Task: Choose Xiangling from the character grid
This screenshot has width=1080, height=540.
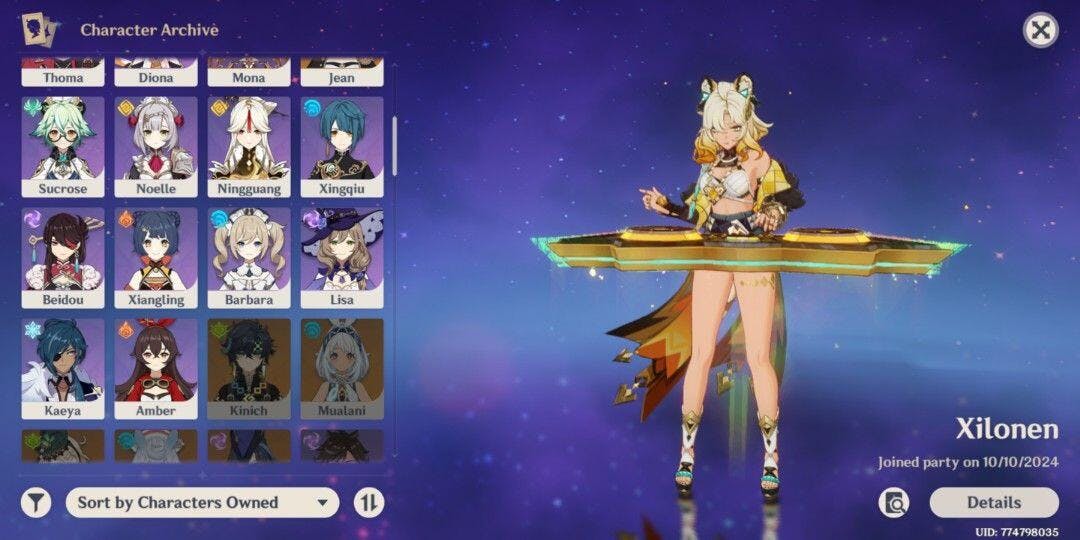Action: (156, 257)
